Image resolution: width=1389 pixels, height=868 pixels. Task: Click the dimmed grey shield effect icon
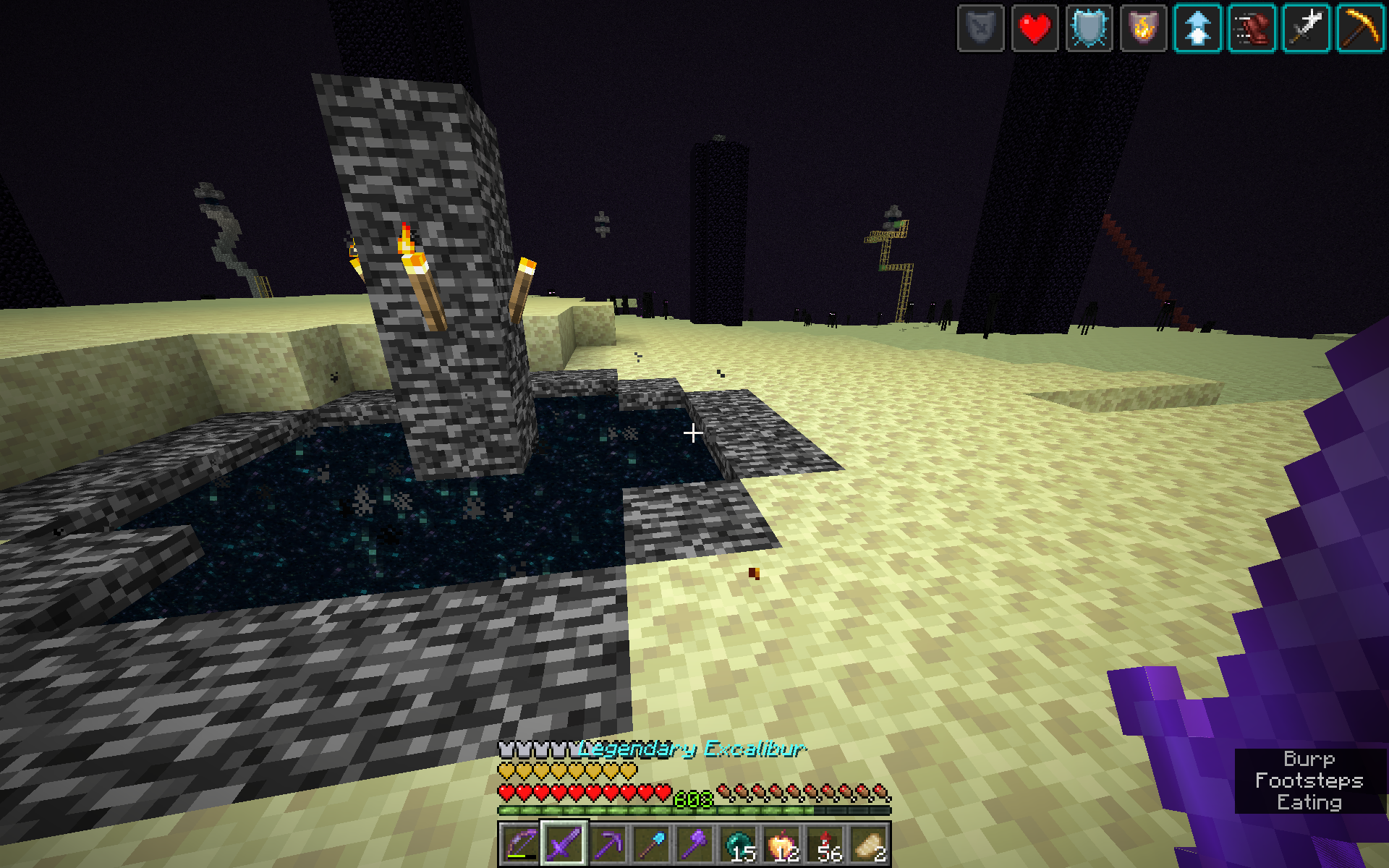[980, 29]
